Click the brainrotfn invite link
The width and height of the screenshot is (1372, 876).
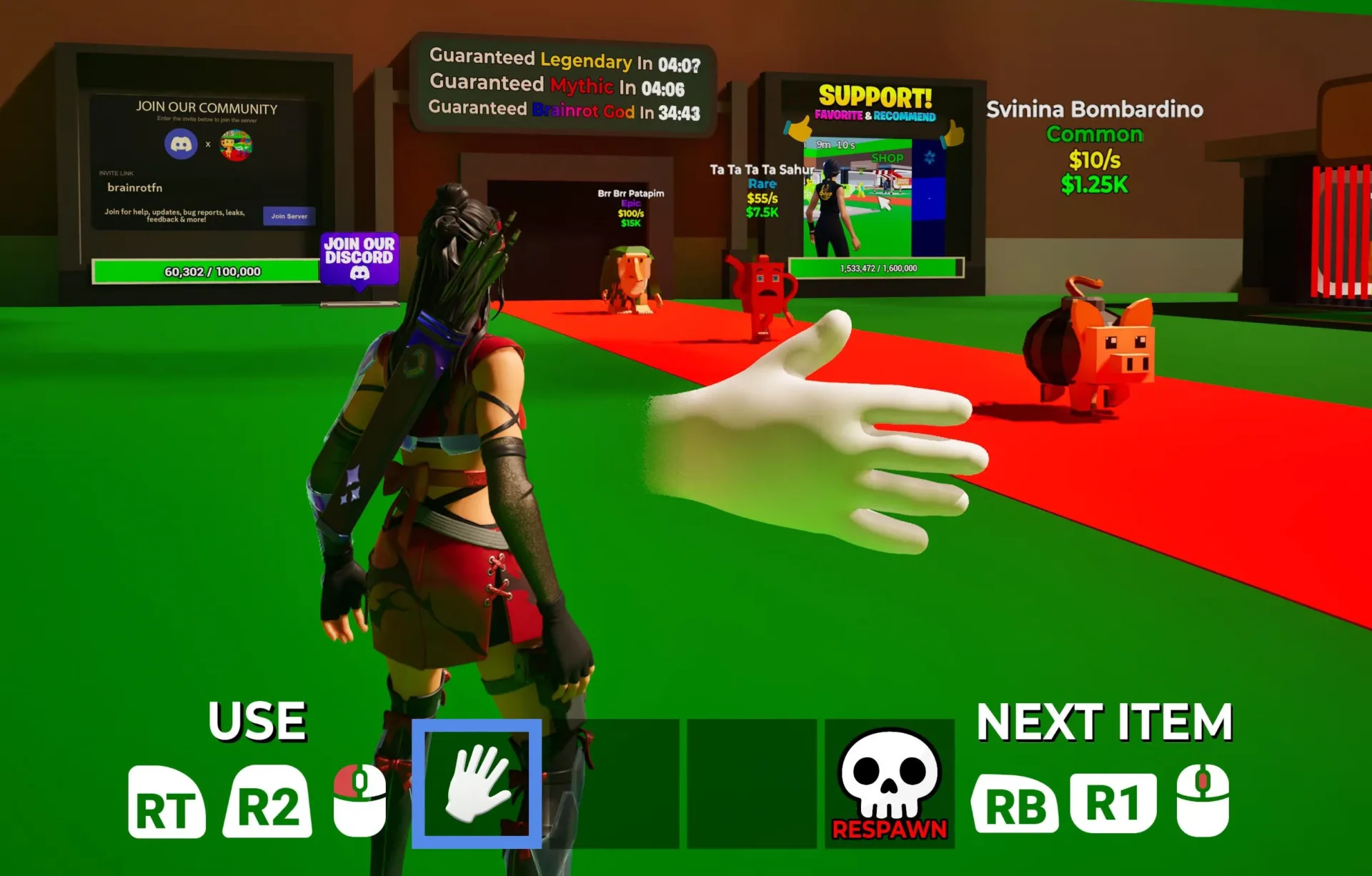click(136, 189)
